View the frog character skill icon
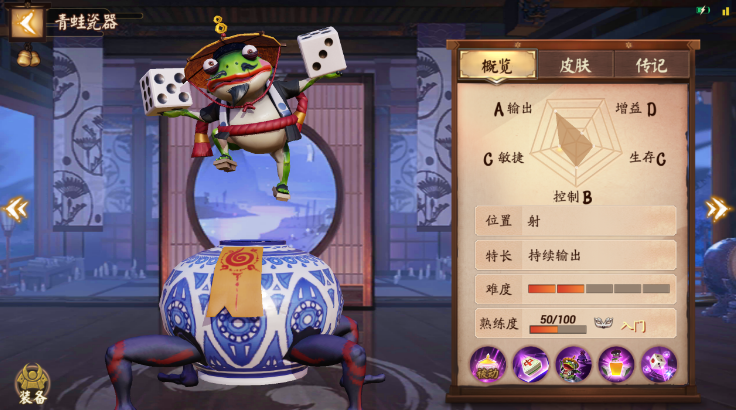Image resolution: width=736 pixels, height=410 pixels. click(x=574, y=363)
